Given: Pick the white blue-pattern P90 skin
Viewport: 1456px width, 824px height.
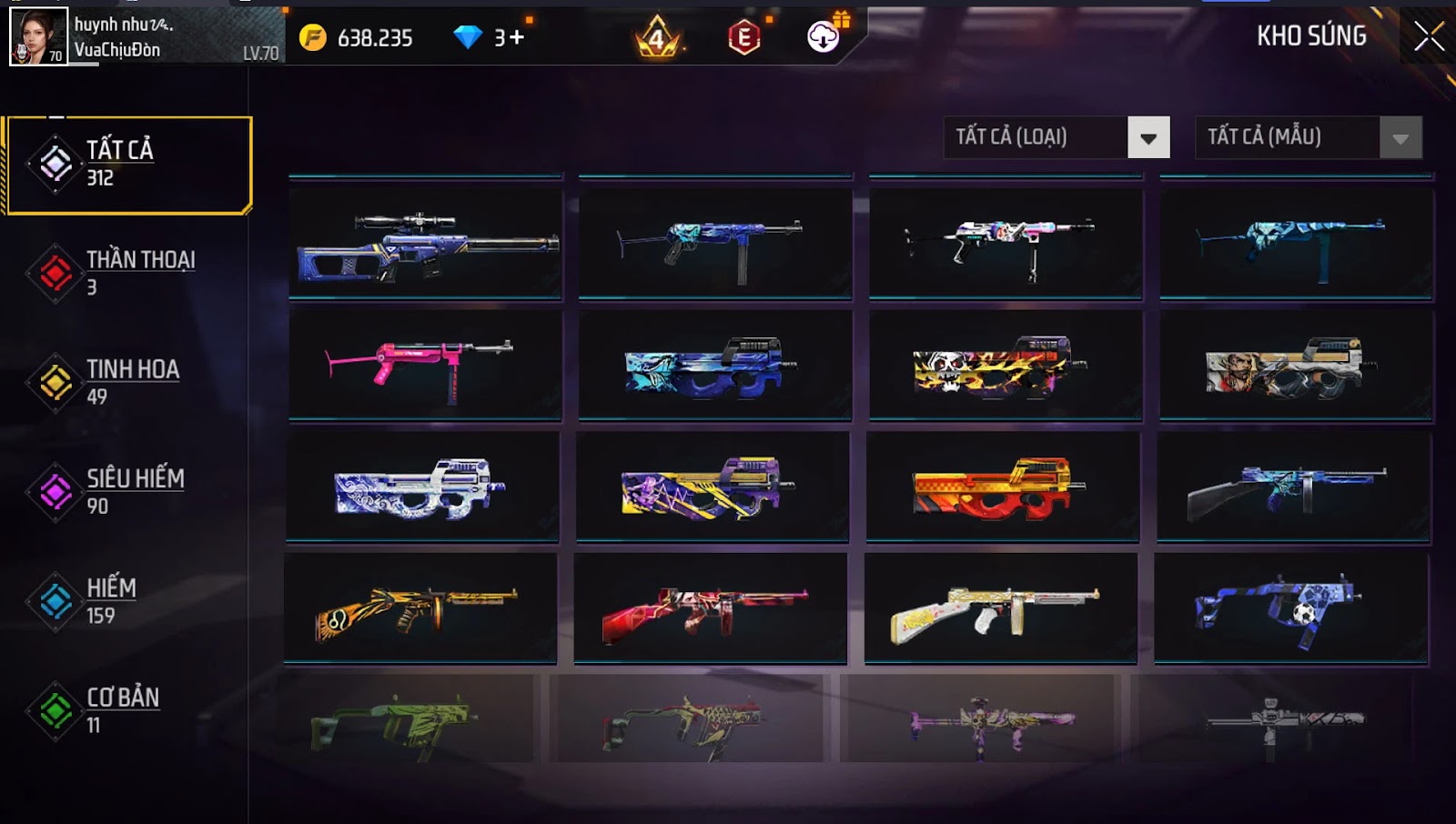Looking at the screenshot, I should tap(421, 487).
